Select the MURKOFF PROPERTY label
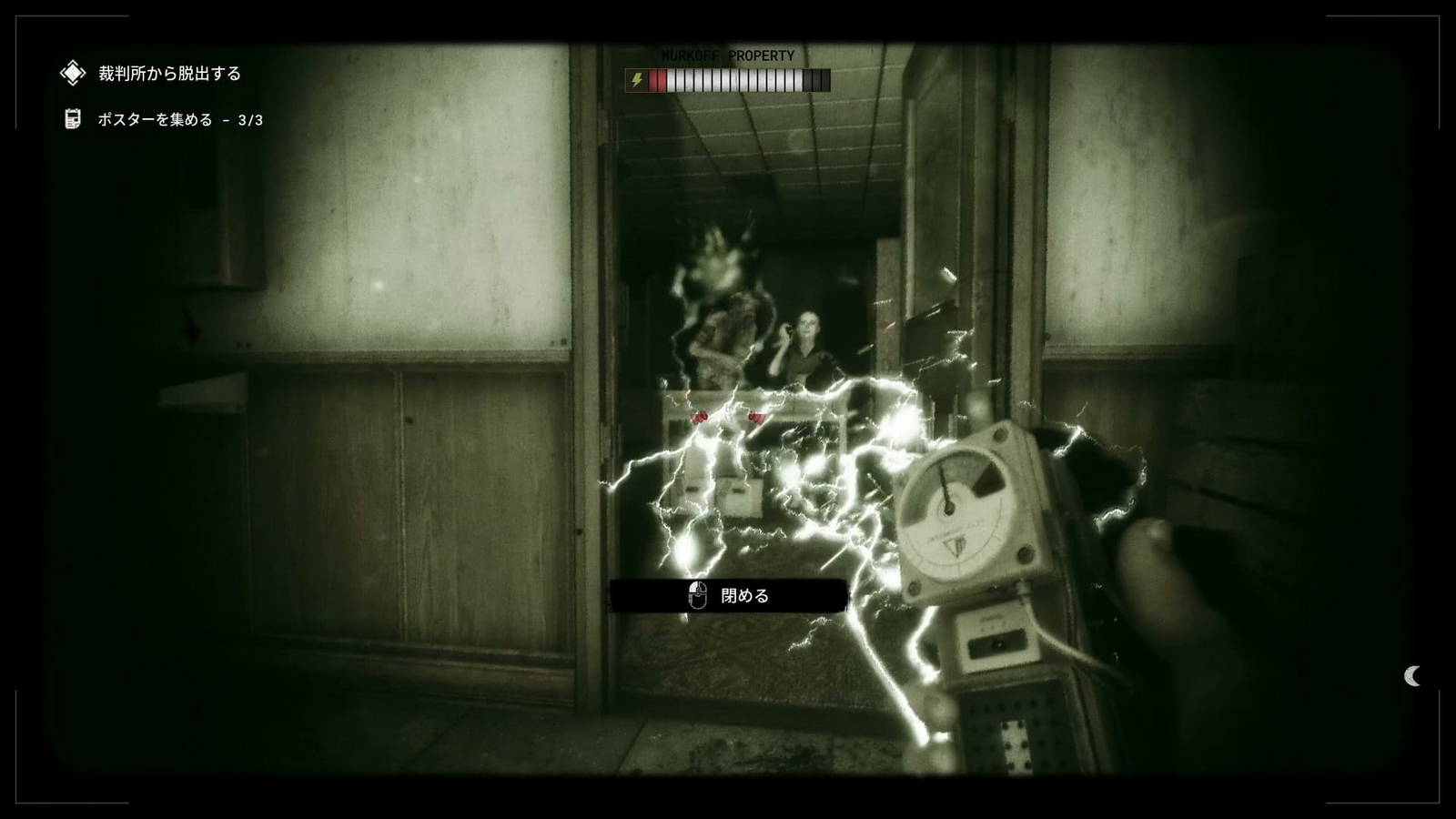The height and width of the screenshot is (819, 1456). [726, 56]
